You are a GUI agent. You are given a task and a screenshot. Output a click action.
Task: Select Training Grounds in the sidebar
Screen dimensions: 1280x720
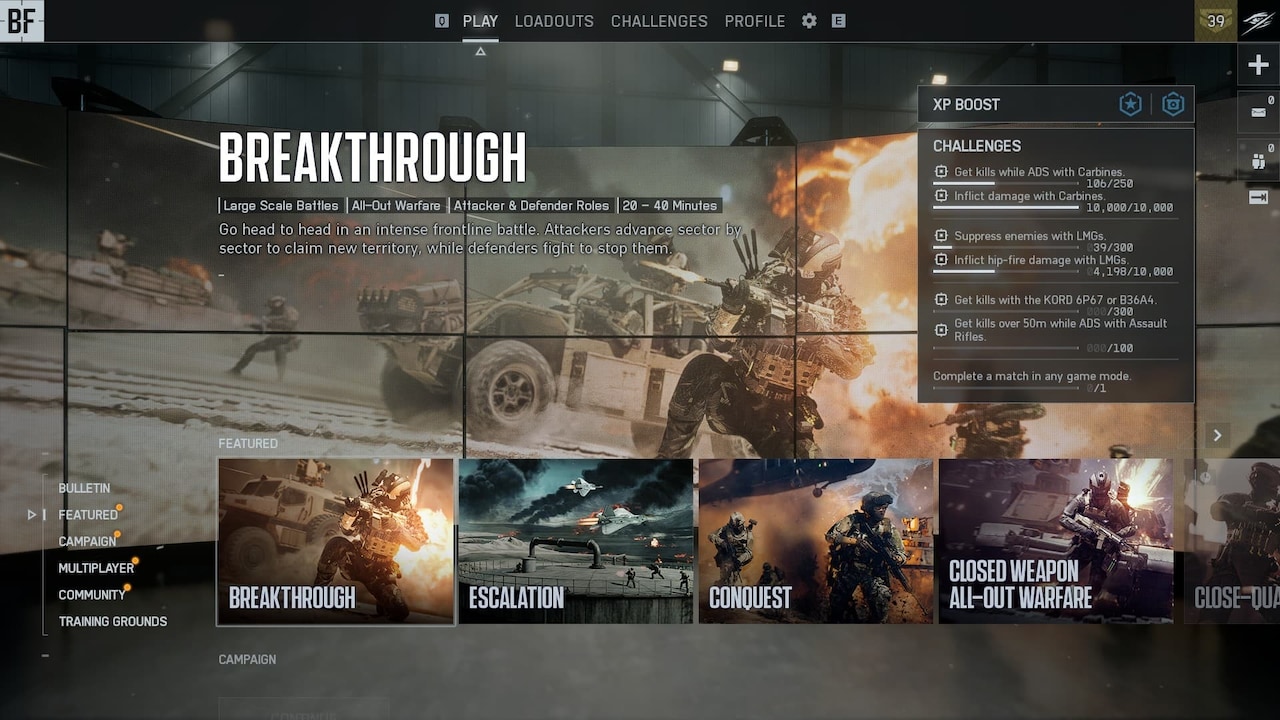pos(113,621)
